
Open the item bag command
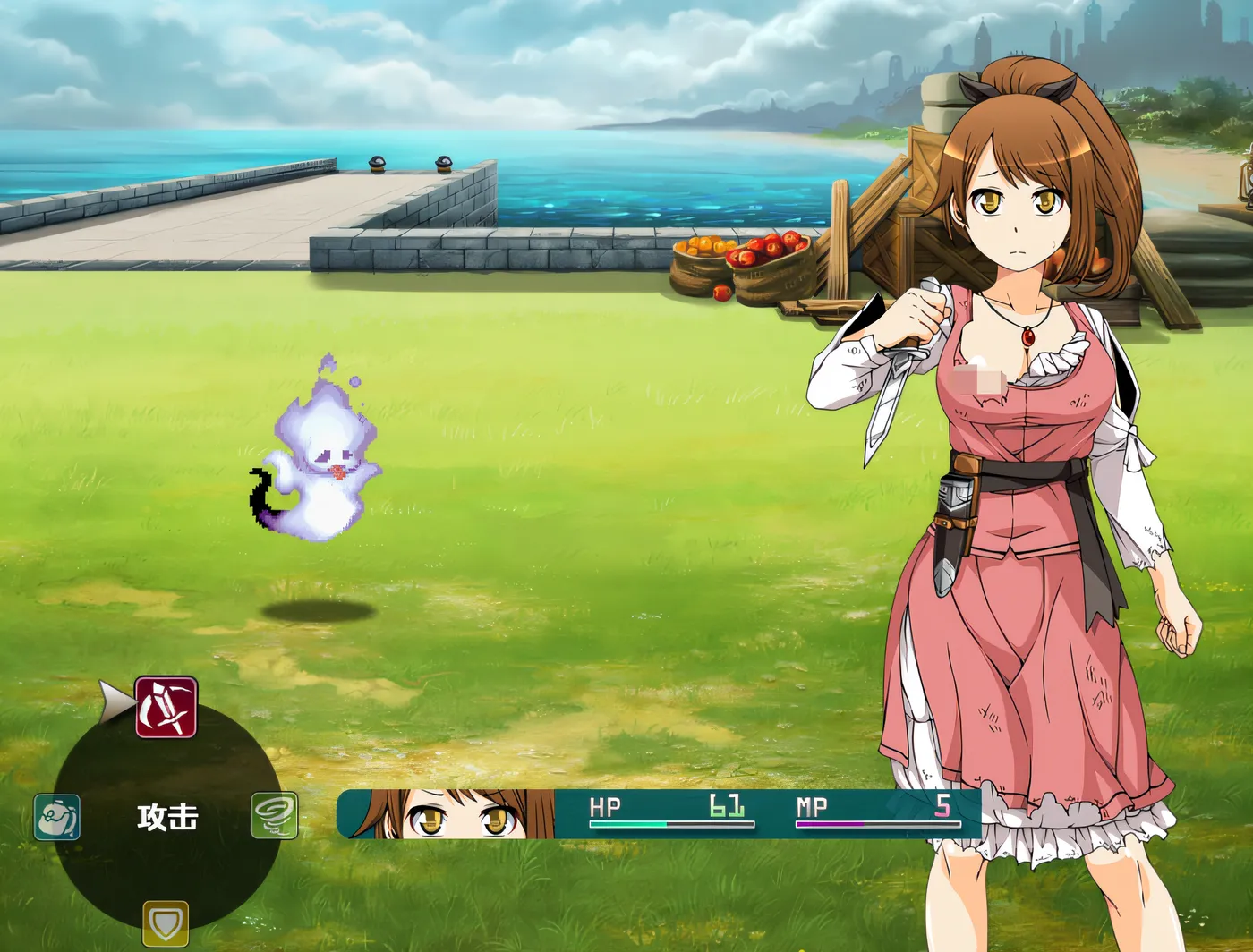click(57, 817)
